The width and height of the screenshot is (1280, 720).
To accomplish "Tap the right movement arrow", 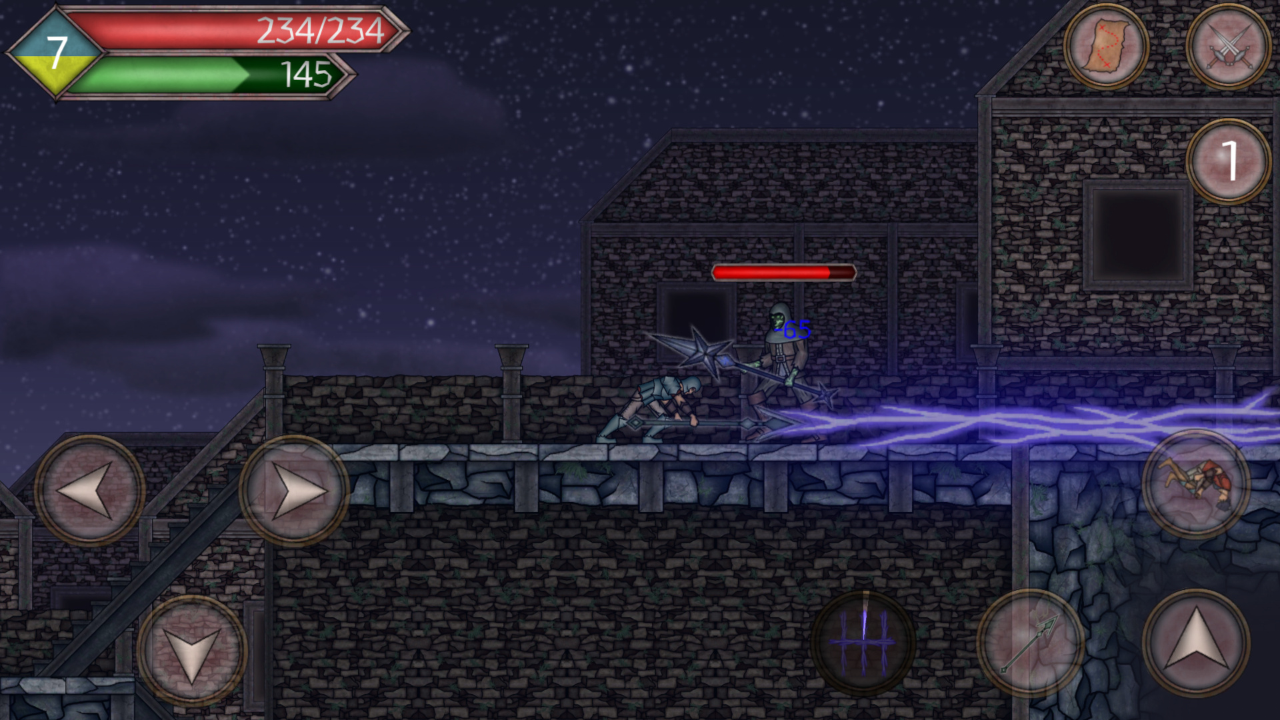I will coord(295,490).
